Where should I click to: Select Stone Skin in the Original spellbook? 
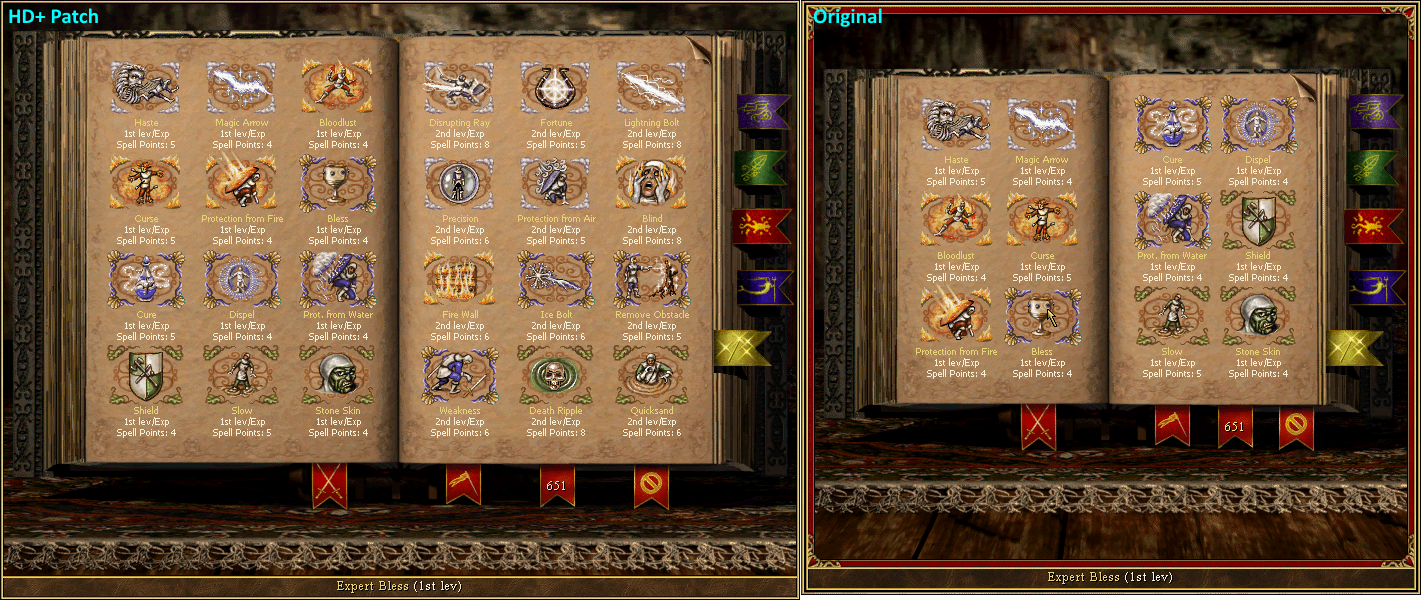point(1258,315)
